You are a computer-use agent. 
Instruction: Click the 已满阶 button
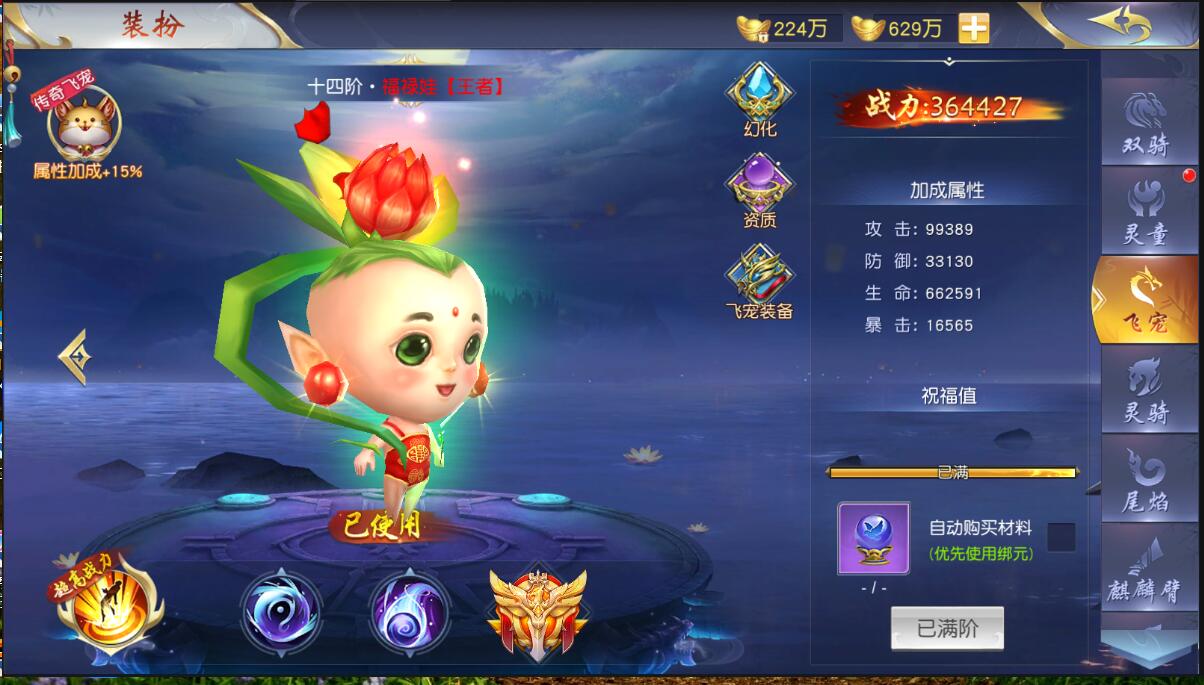click(x=947, y=628)
